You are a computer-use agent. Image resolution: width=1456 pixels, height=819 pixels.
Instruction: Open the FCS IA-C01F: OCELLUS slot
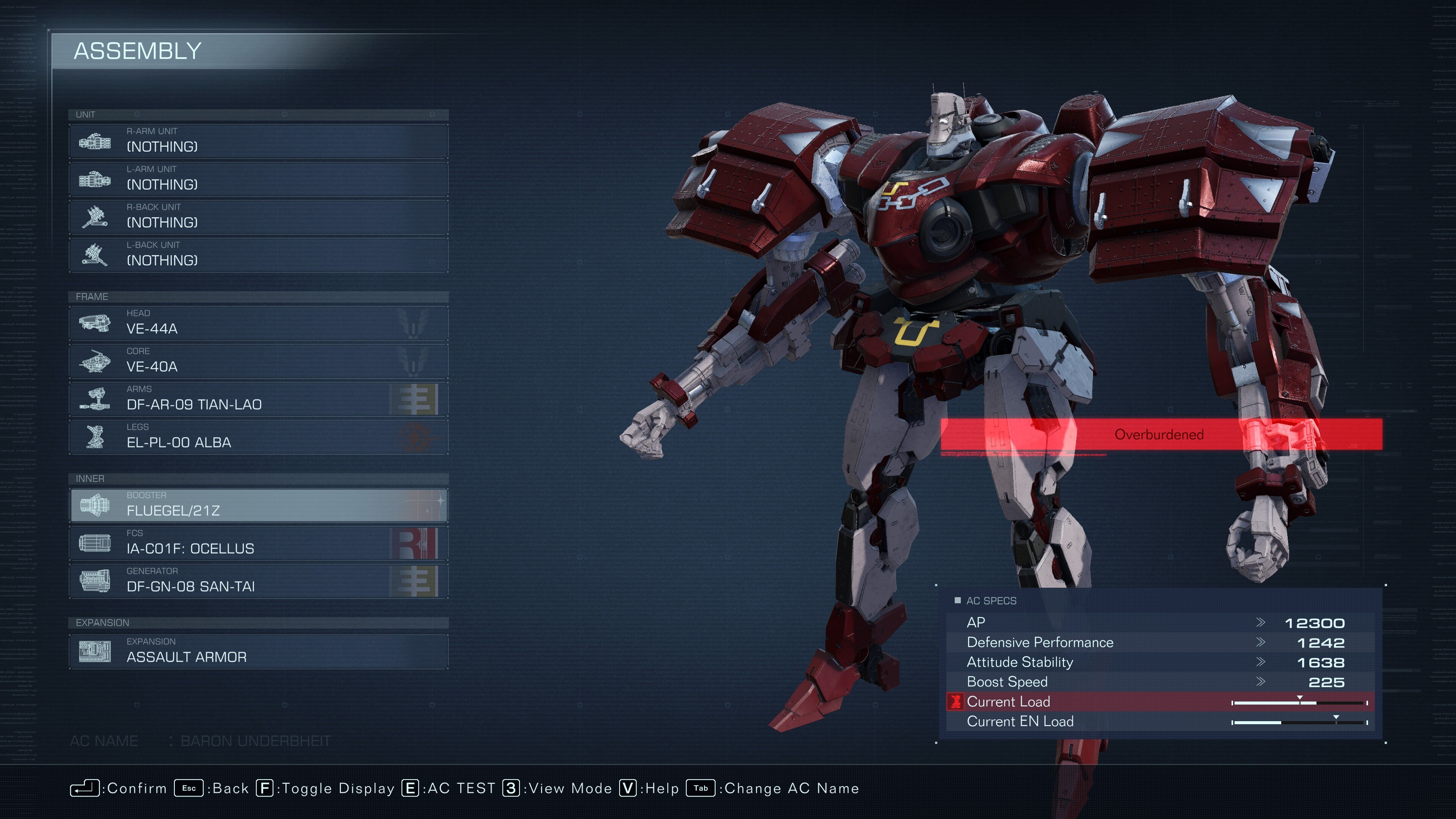tap(258, 543)
